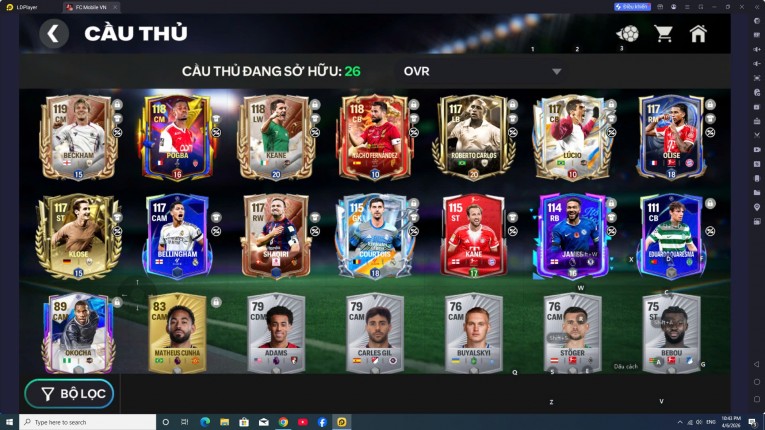Screen dimensions: 765x430
Task: Select the Roberto Carlos card
Action: (472, 137)
